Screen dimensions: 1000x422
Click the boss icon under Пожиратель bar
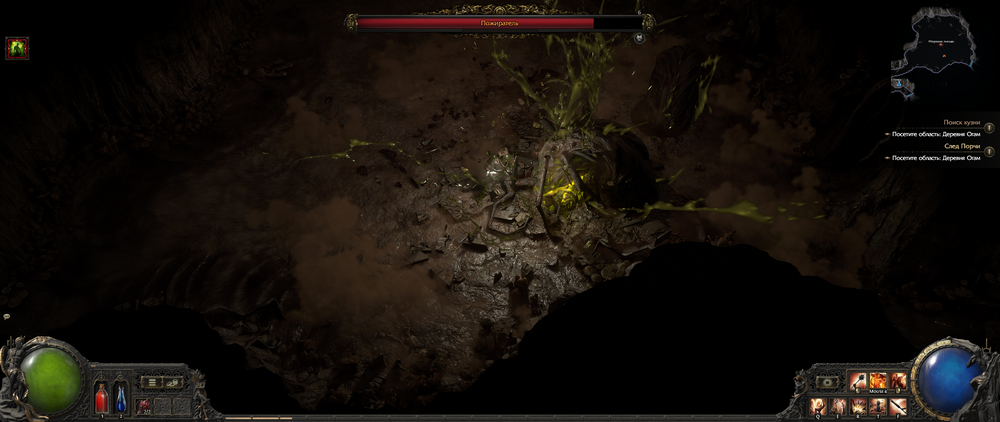(639, 38)
